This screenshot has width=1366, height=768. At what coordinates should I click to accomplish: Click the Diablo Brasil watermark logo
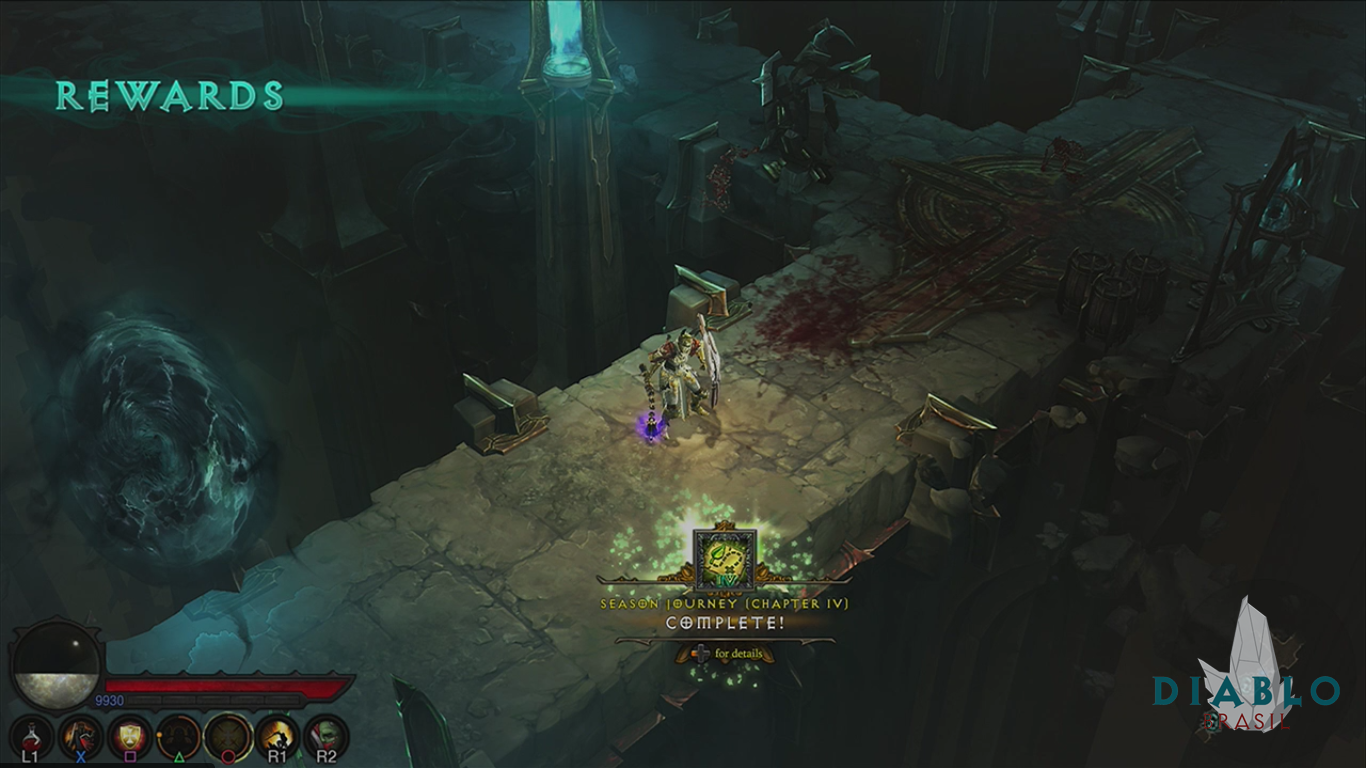pos(1247,679)
